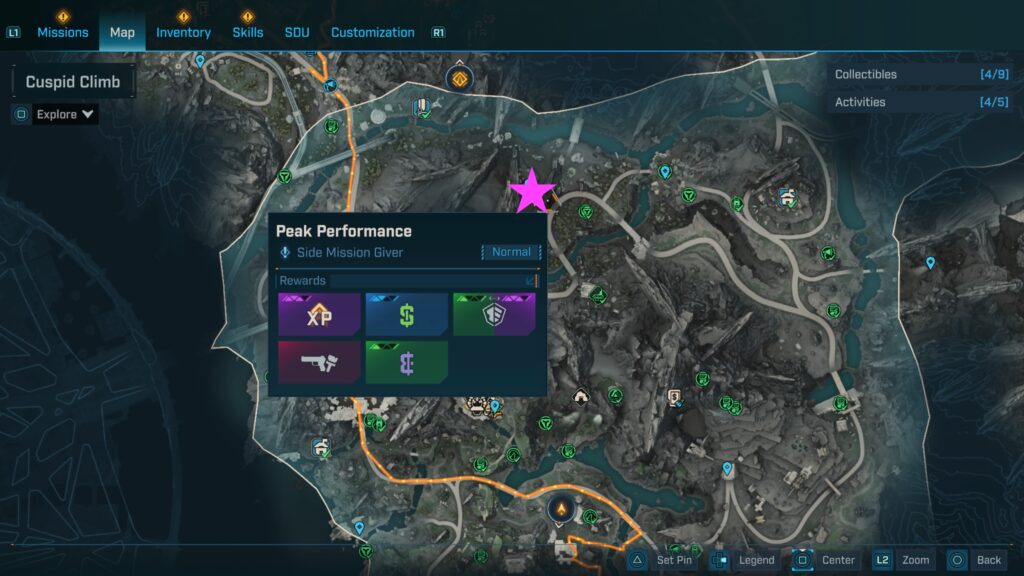The image size is (1024, 576).
Task: Open the Customization tab
Action: 372,32
